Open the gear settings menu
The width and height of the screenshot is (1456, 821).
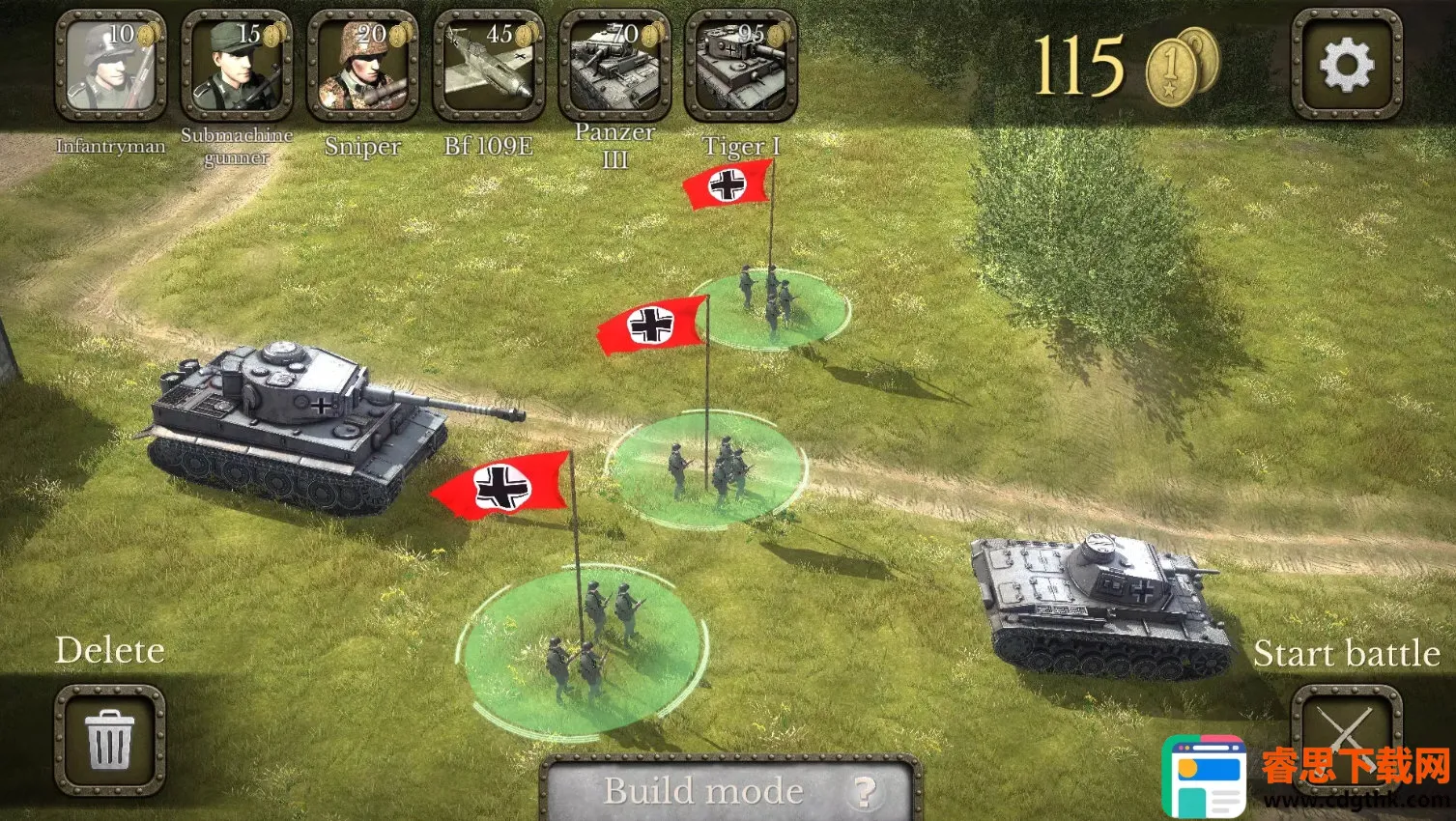[x=1347, y=65]
